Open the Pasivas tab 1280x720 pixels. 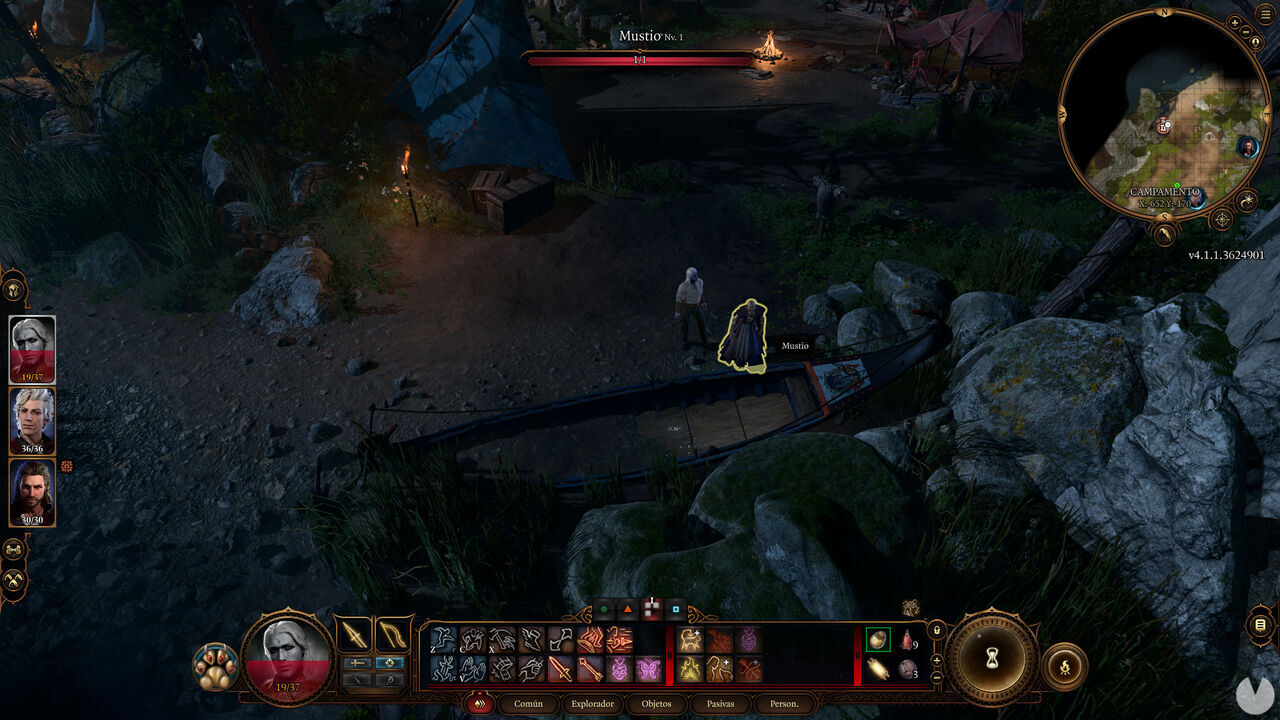pyautogui.click(x=720, y=704)
